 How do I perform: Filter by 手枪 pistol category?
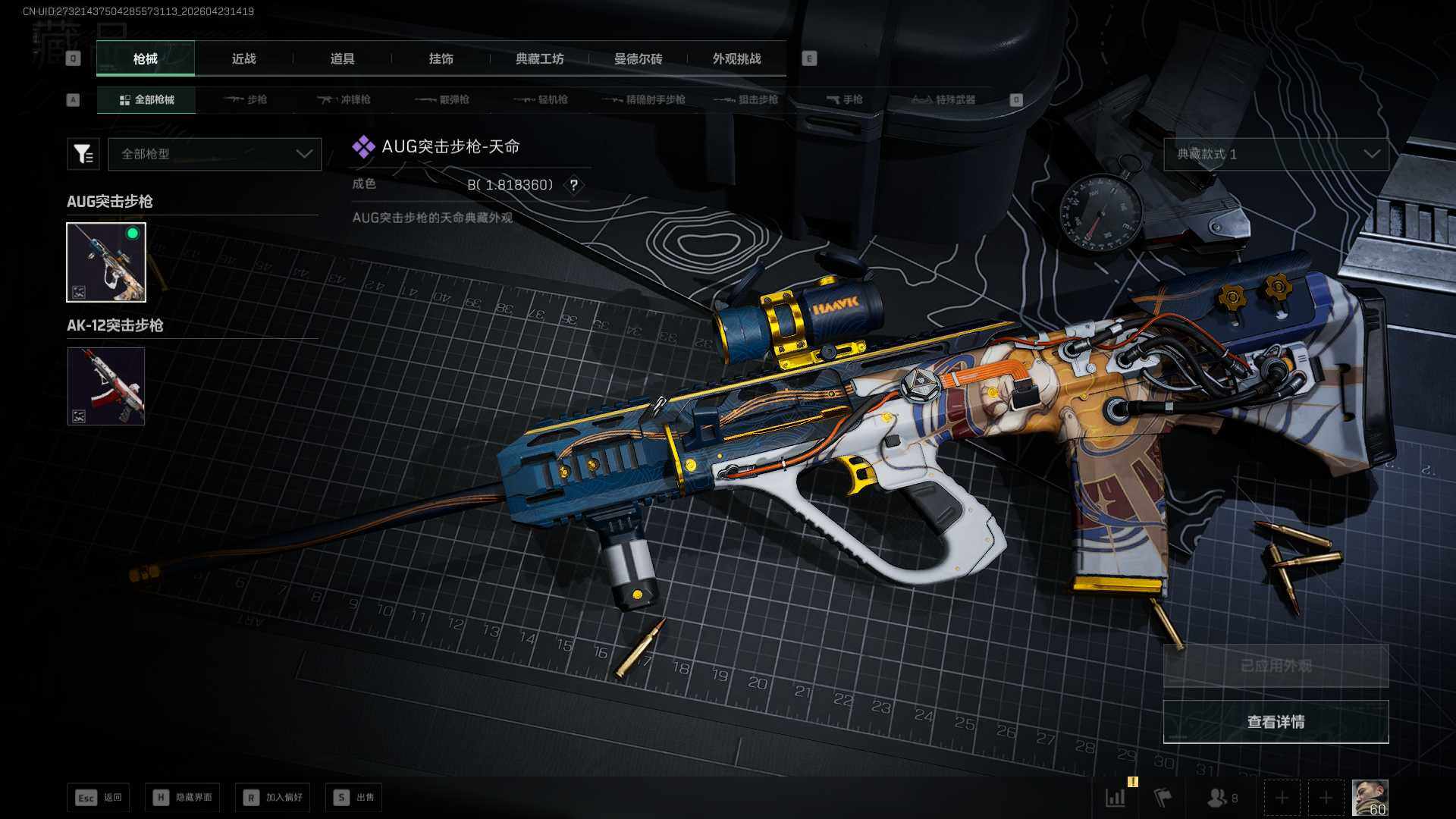[x=844, y=100]
